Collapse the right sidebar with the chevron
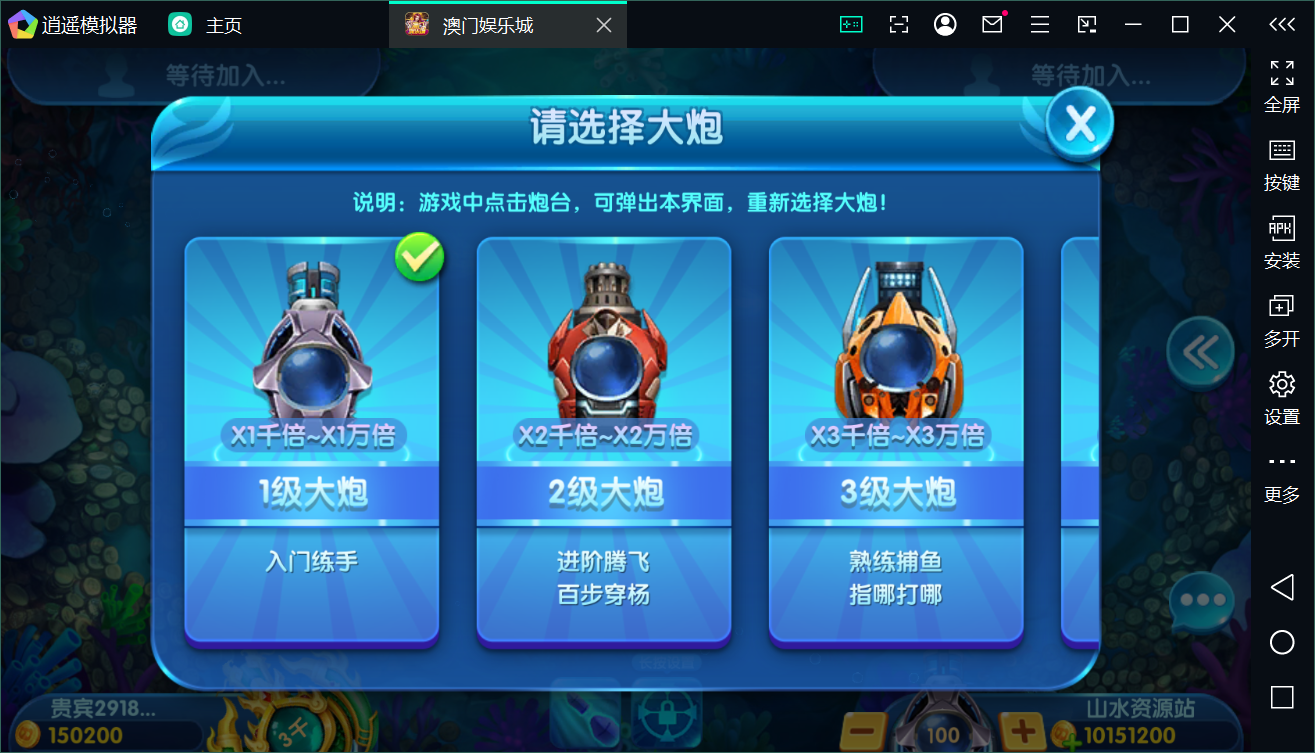This screenshot has width=1315, height=753. click(x=1282, y=24)
